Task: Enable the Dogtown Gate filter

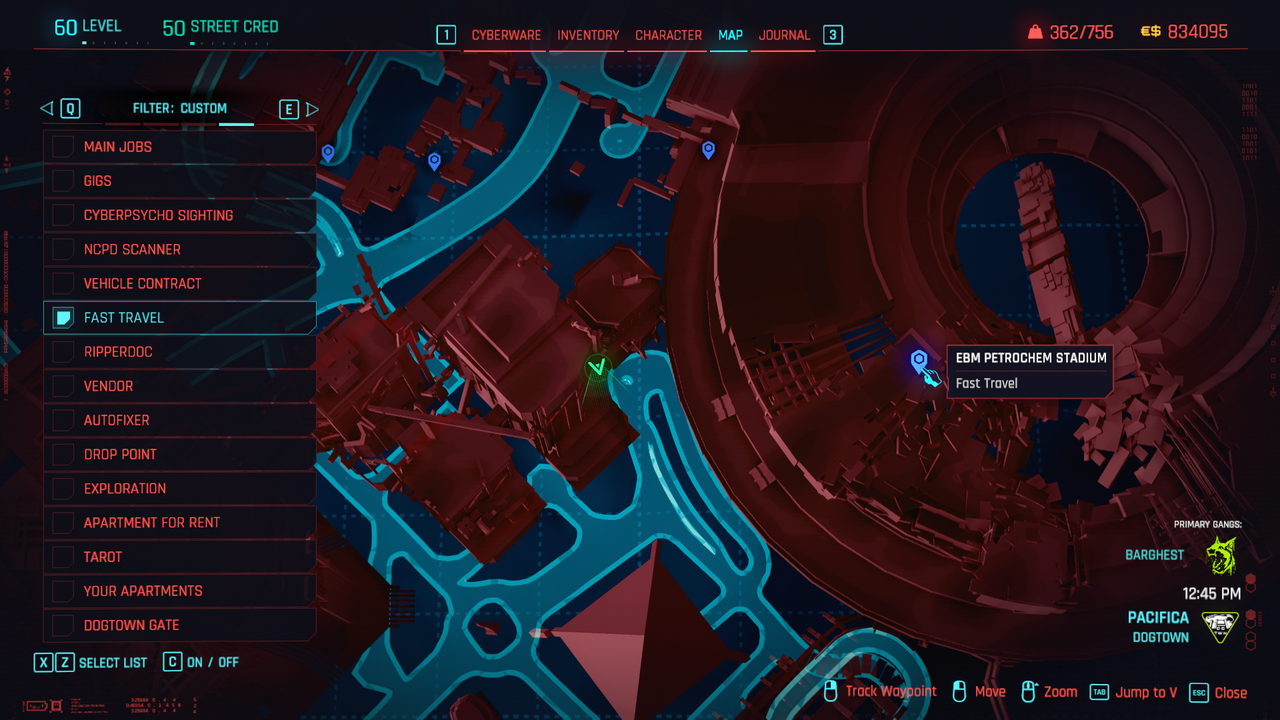Action: click(x=64, y=625)
